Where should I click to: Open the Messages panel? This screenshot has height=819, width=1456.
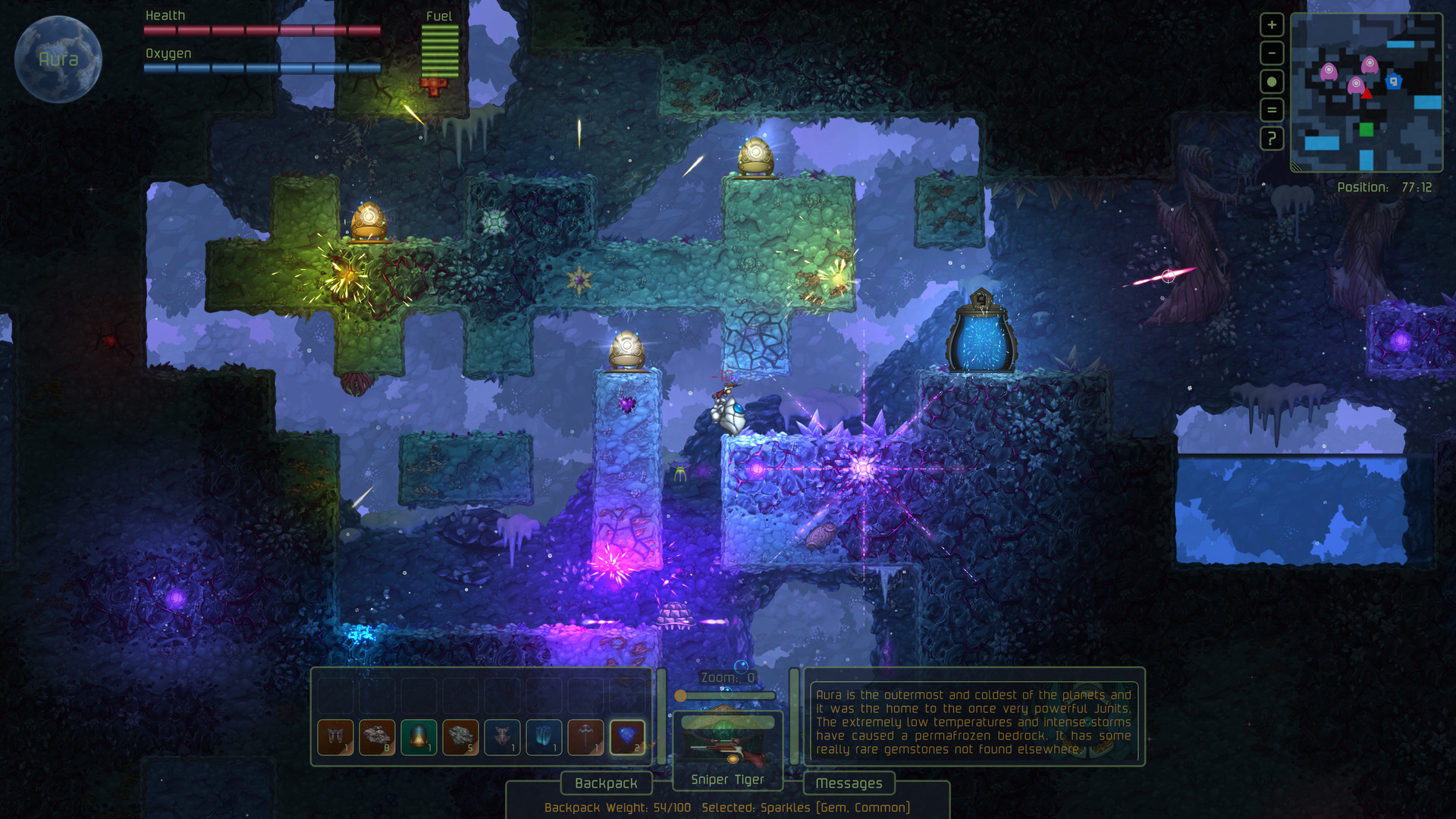[849, 783]
